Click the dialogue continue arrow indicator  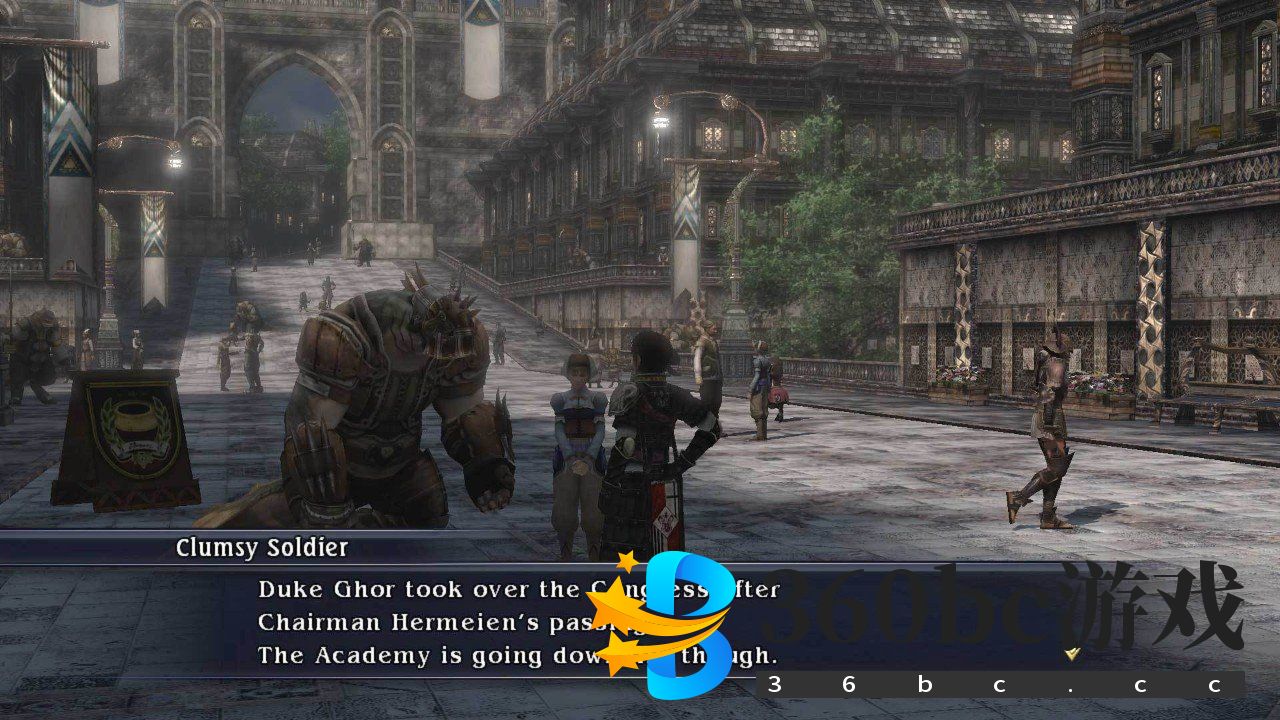(x=1072, y=653)
